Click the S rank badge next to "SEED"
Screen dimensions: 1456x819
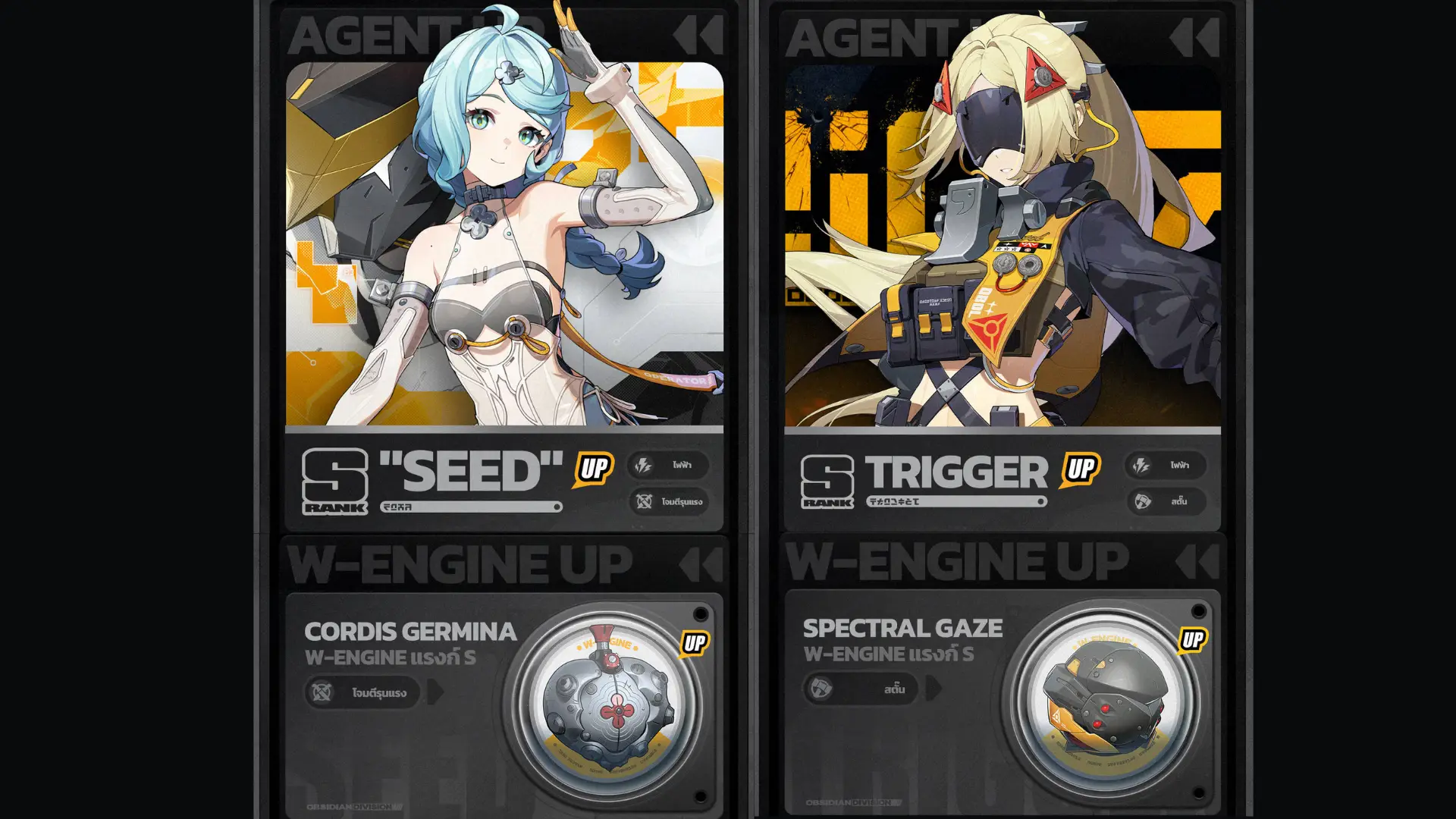click(334, 481)
